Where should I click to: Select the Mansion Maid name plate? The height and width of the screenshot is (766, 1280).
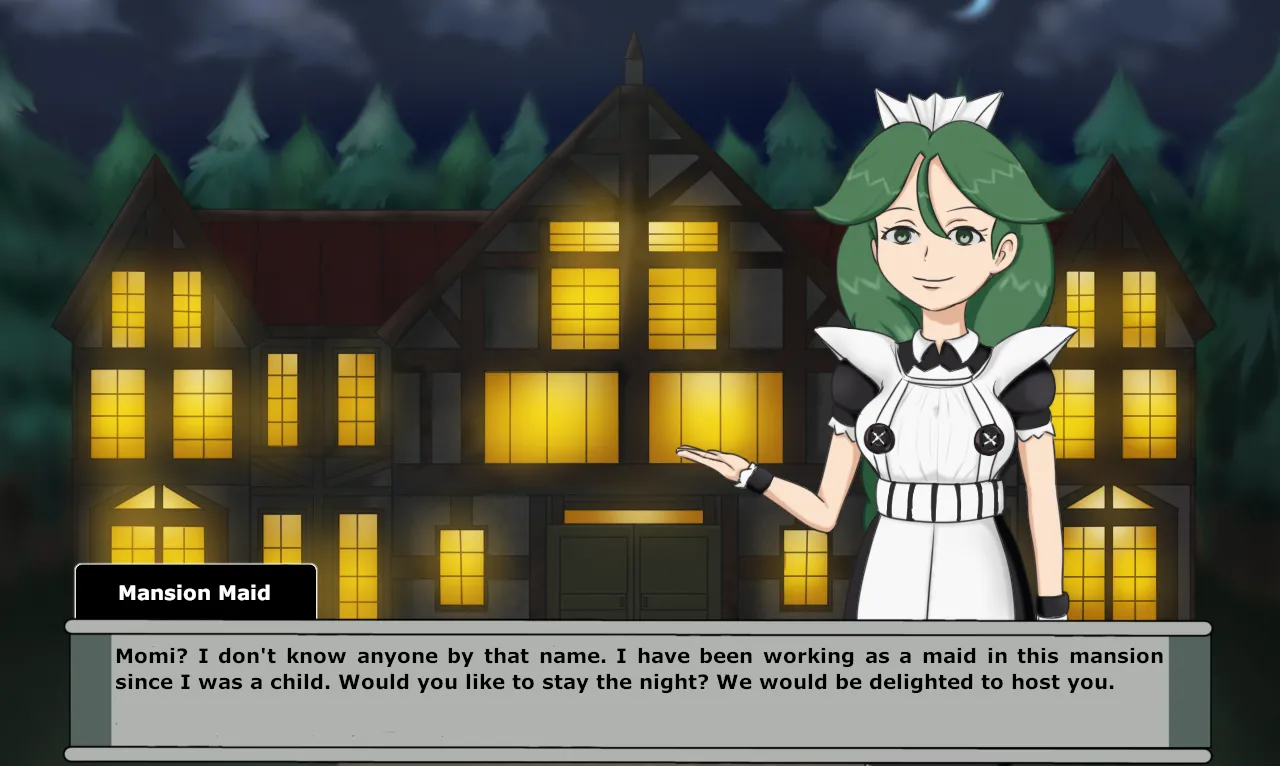[x=194, y=592]
